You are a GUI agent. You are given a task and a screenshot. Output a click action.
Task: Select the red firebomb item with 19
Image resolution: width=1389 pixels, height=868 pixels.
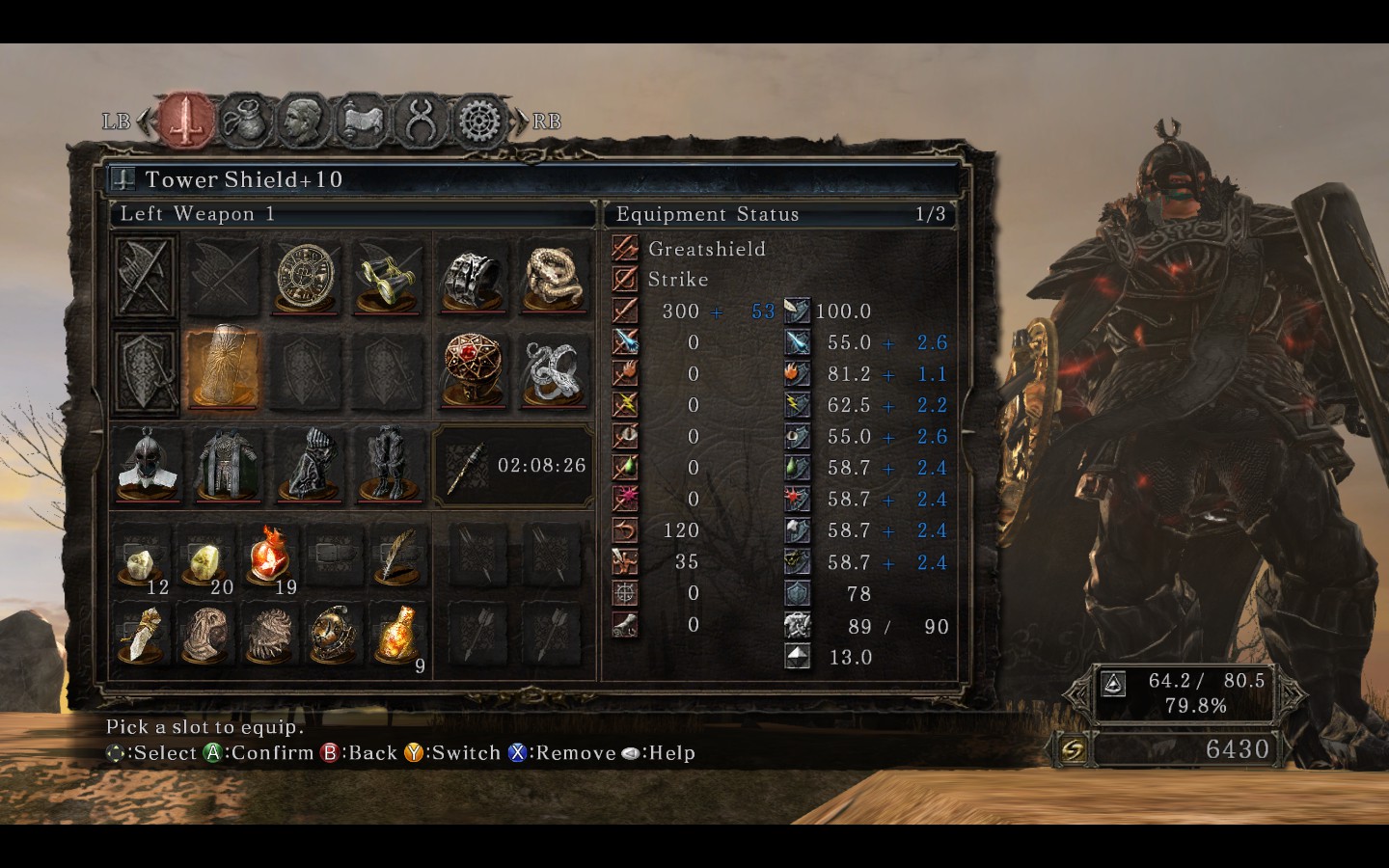pyautogui.click(x=270, y=557)
